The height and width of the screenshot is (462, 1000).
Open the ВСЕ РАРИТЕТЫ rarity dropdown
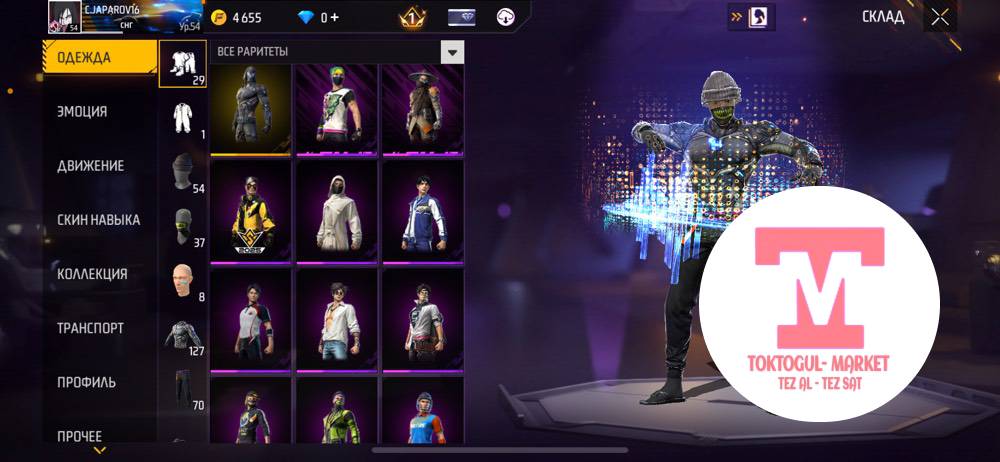click(x=453, y=51)
